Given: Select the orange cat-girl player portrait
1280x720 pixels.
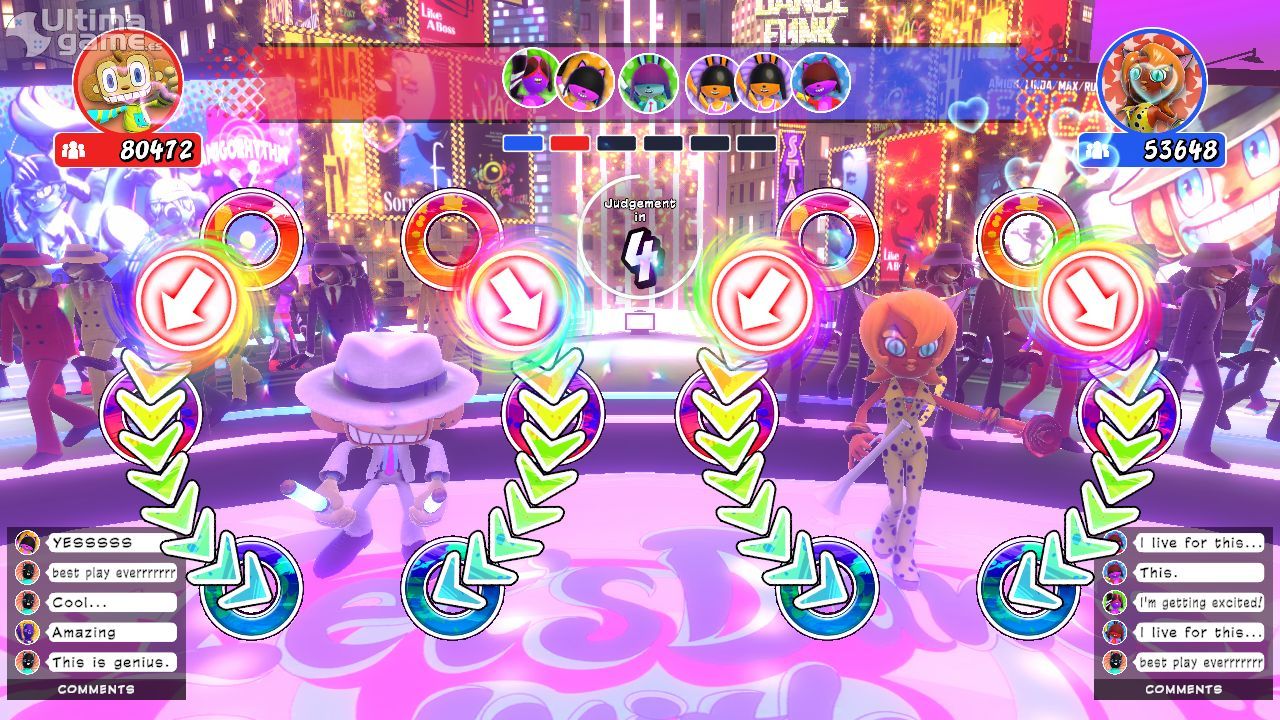Looking at the screenshot, I should click(1151, 82).
